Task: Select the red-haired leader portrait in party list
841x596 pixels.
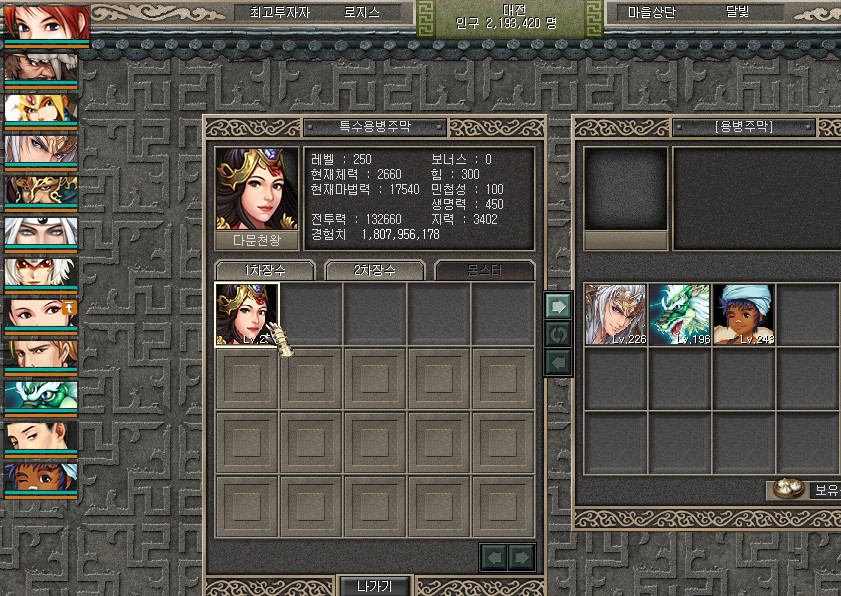Action: (x=46, y=22)
